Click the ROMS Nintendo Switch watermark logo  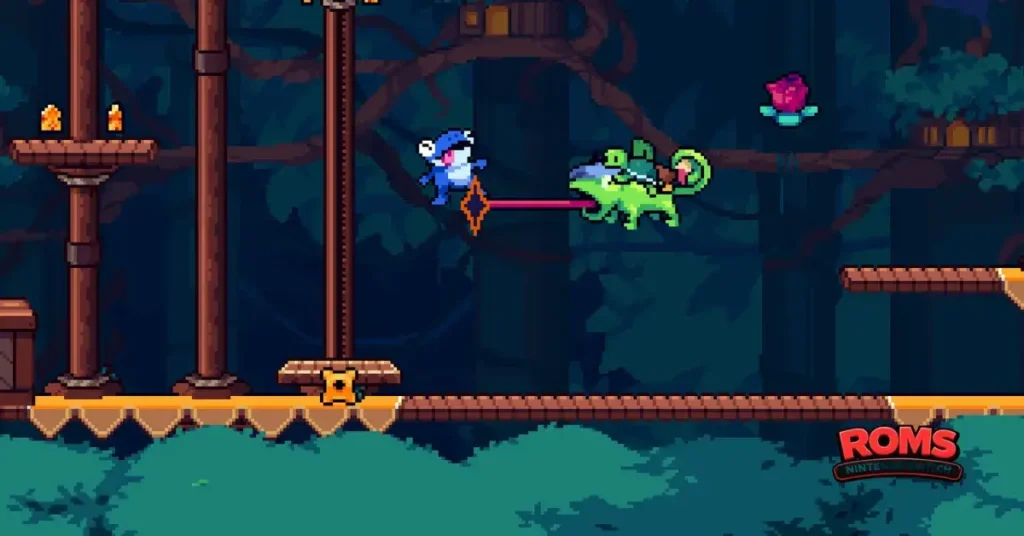click(x=897, y=453)
